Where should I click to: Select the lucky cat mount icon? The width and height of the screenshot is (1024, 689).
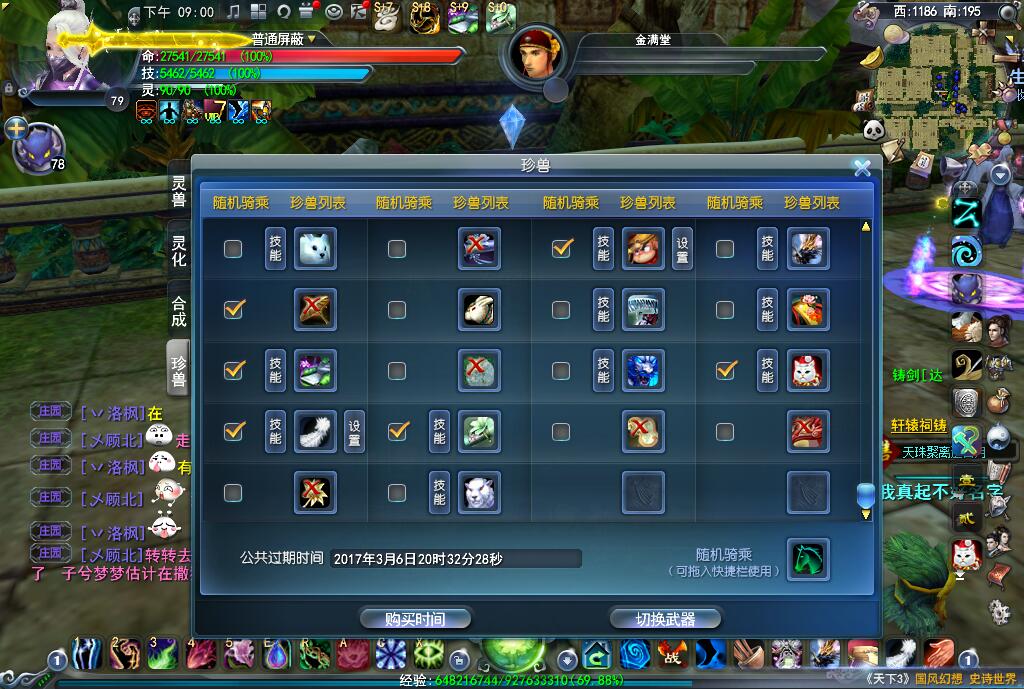(807, 371)
